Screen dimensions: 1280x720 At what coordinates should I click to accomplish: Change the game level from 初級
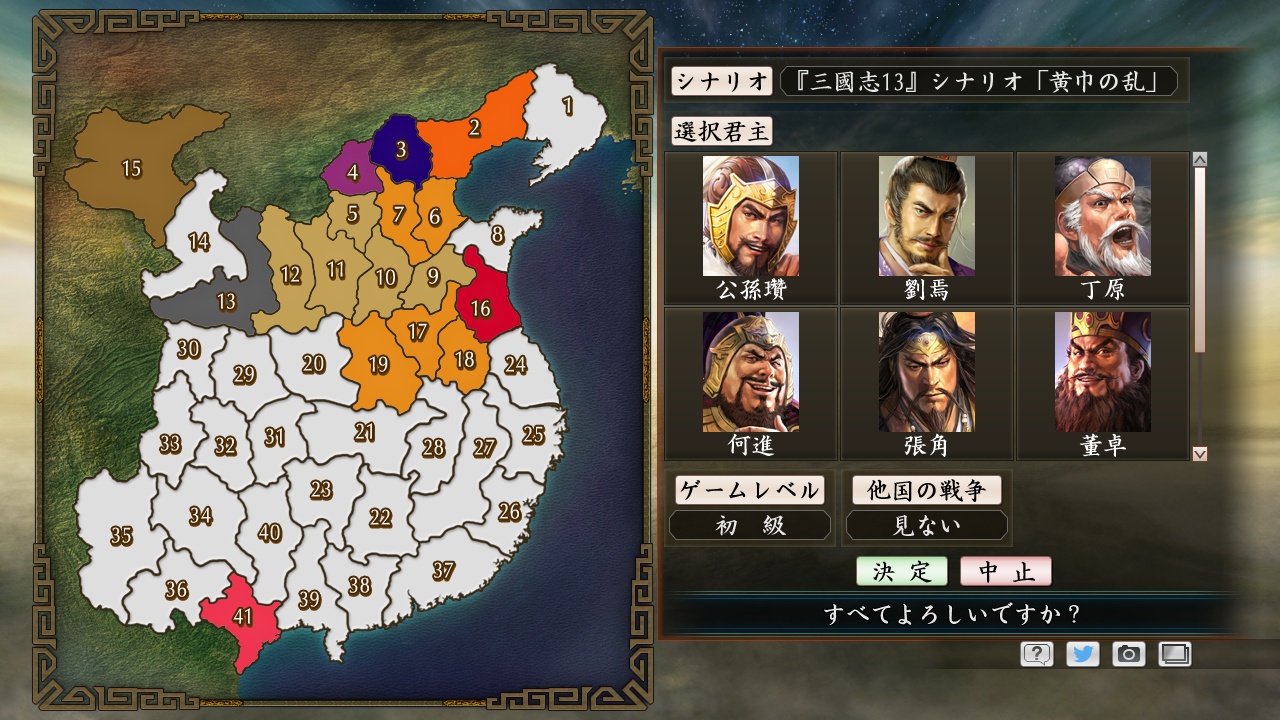point(748,524)
